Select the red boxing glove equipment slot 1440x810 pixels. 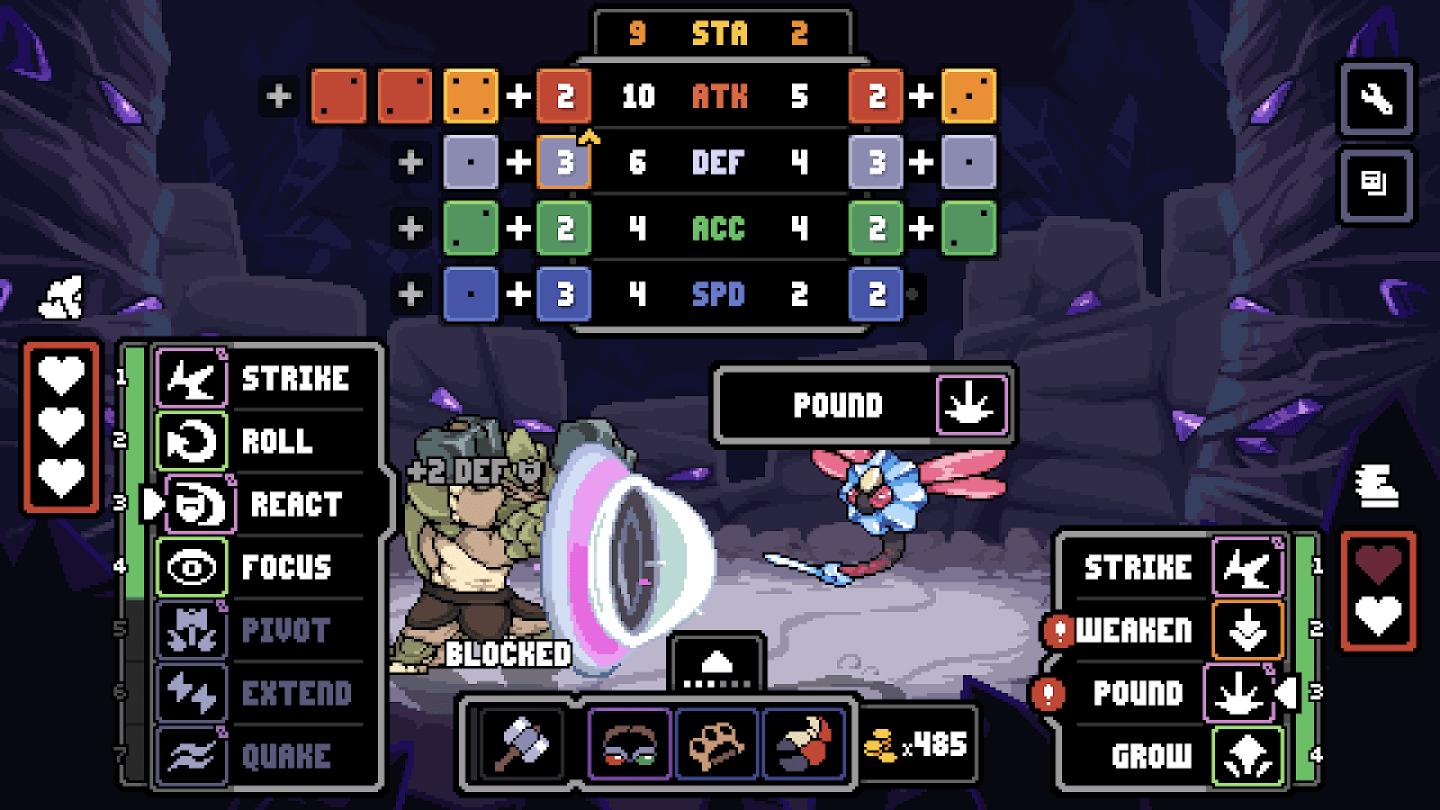click(x=805, y=744)
